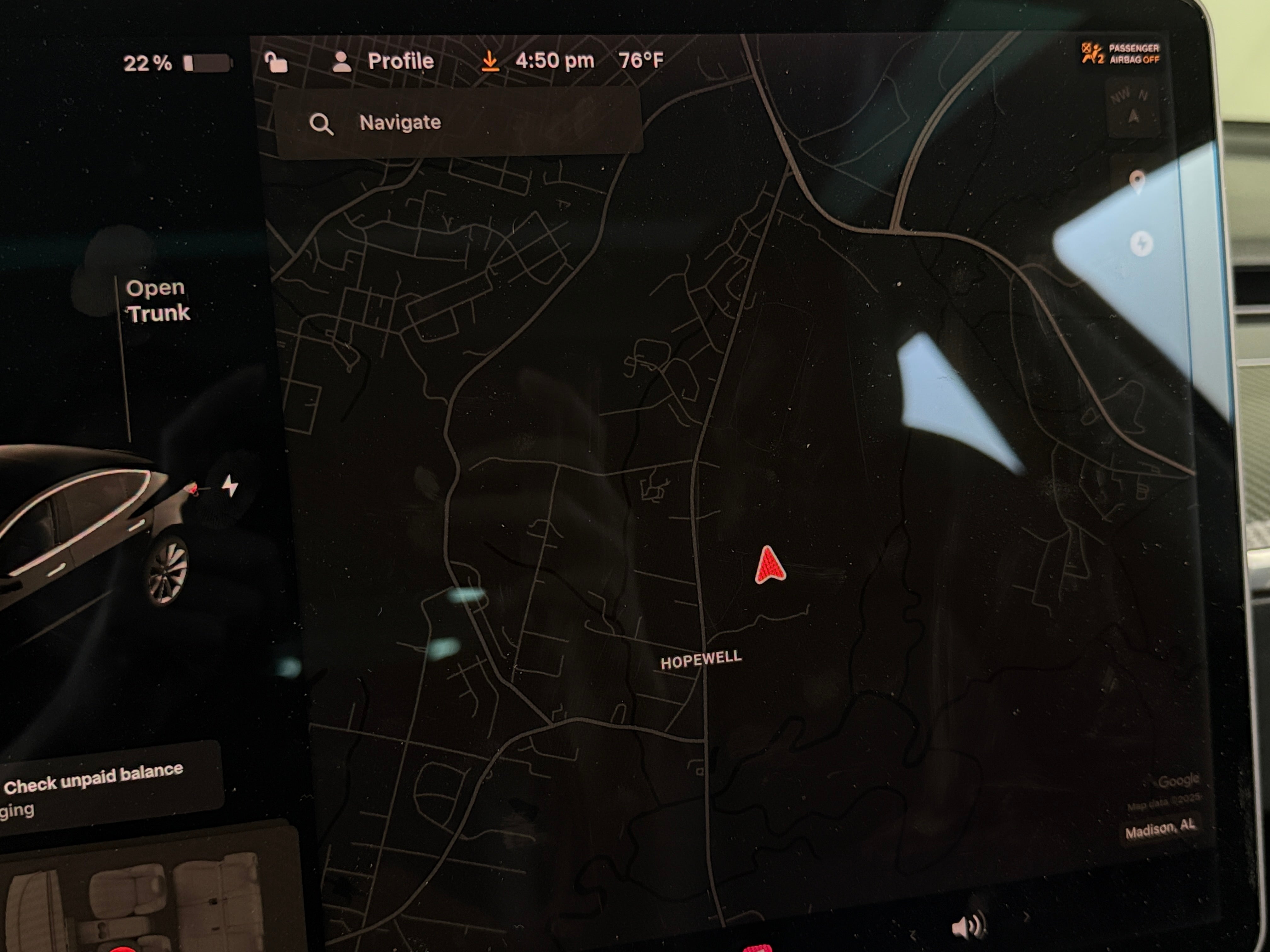Image resolution: width=1270 pixels, height=952 pixels.
Task: Show the map pin destinations button
Action: coord(1137,182)
